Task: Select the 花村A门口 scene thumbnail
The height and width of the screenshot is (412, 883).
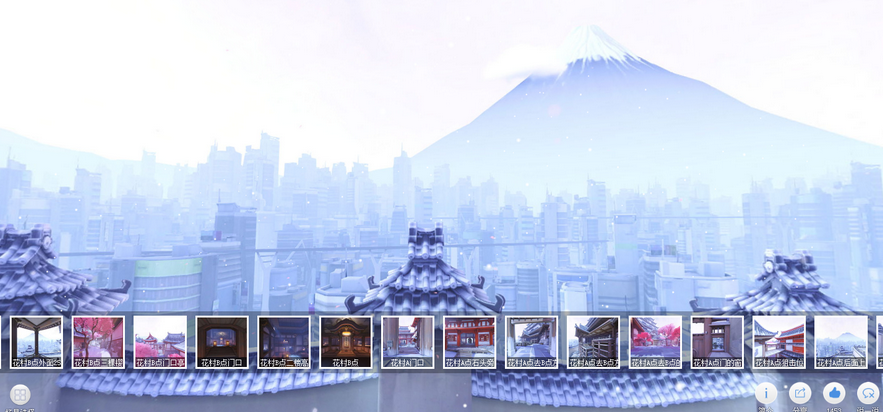Action: click(x=408, y=342)
